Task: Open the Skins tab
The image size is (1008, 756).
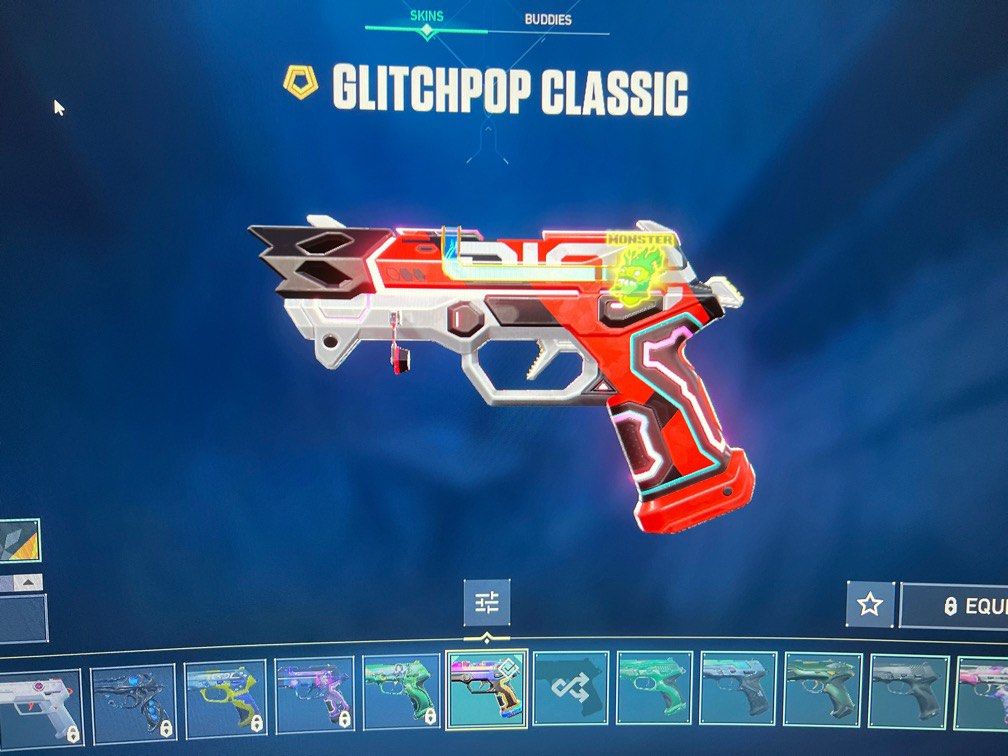Action: [x=428, y=16]
